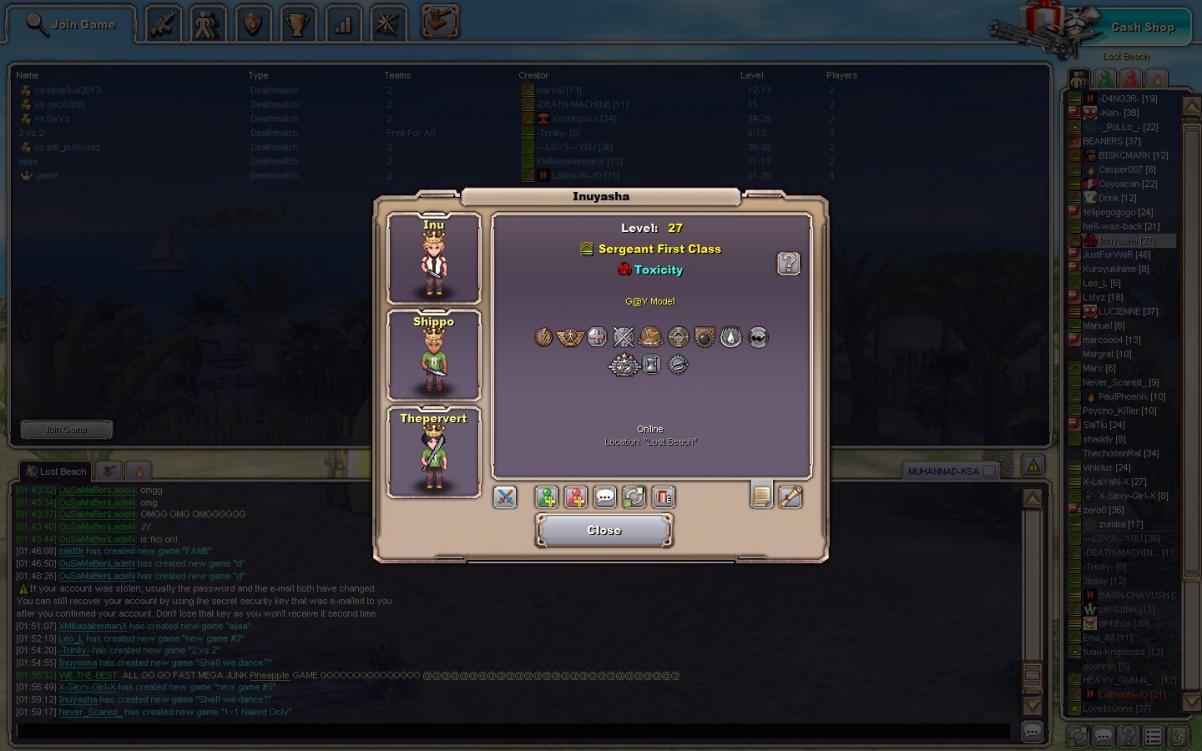Open the Cash Shop
Image resolution: width=1202 pixels, height=751 pixels.
[1142, 27]
